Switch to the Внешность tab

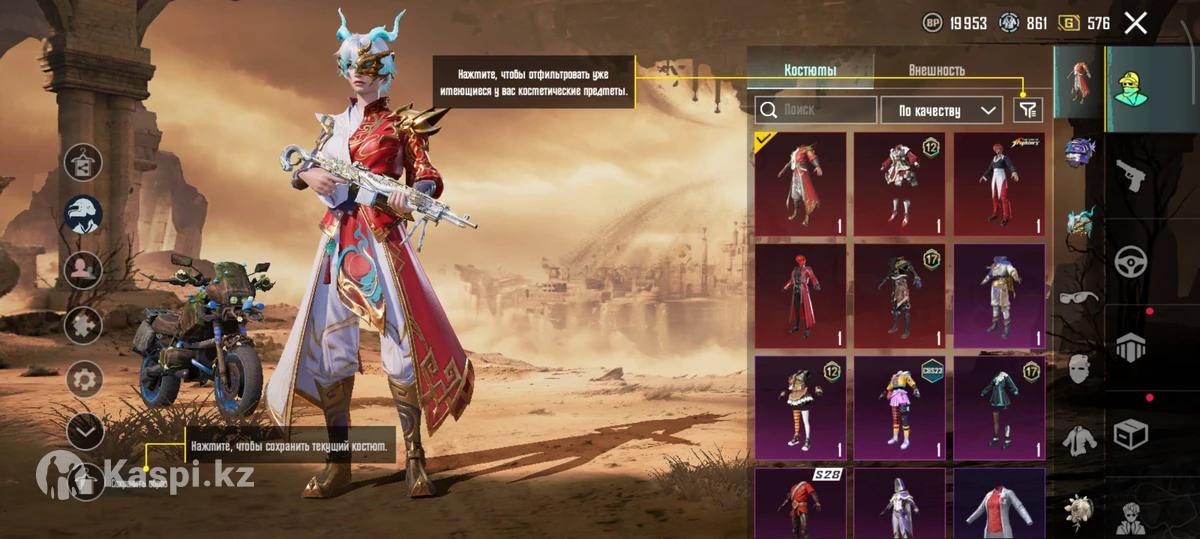click(936, 70)
